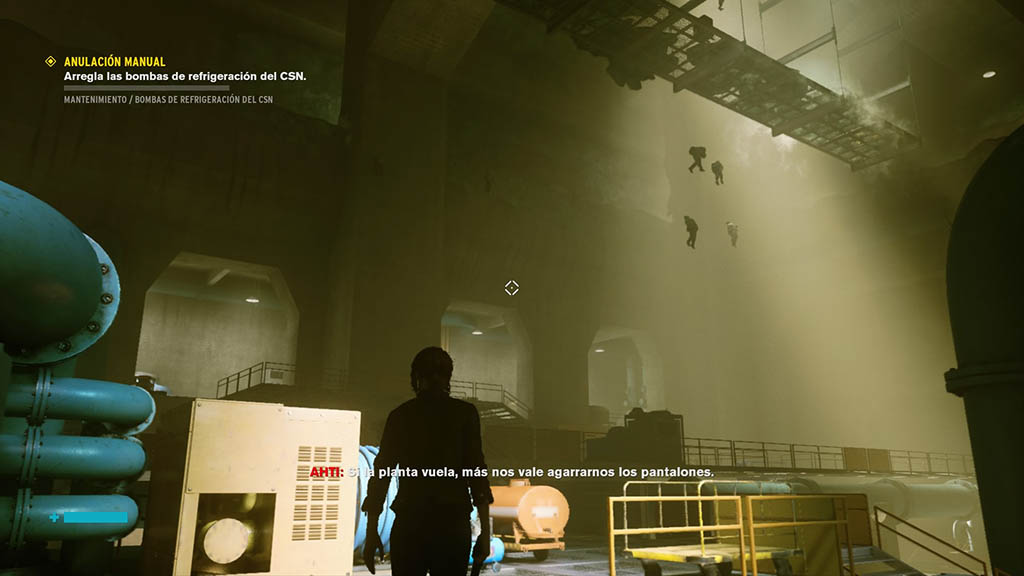The height and width of the screenshot is (576, 1024).
Task: Click the yellow diamond mission icon
Action: tap(51, 61)
